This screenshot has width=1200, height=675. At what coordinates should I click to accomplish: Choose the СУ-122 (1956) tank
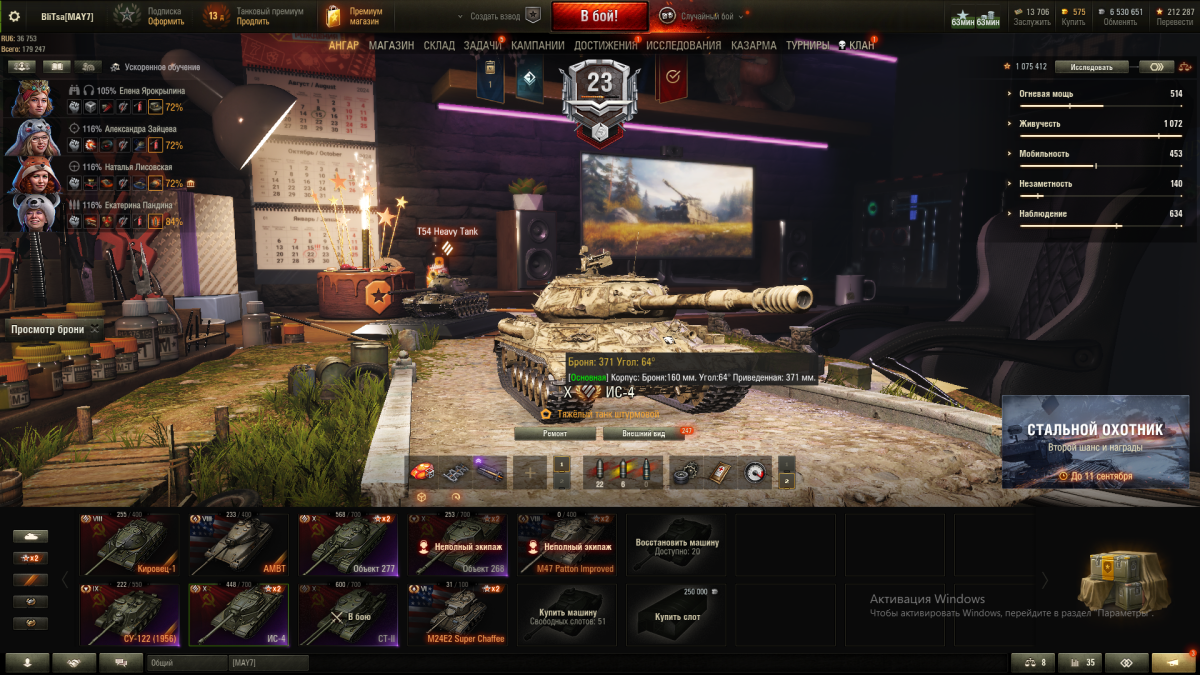pos(128,615)
